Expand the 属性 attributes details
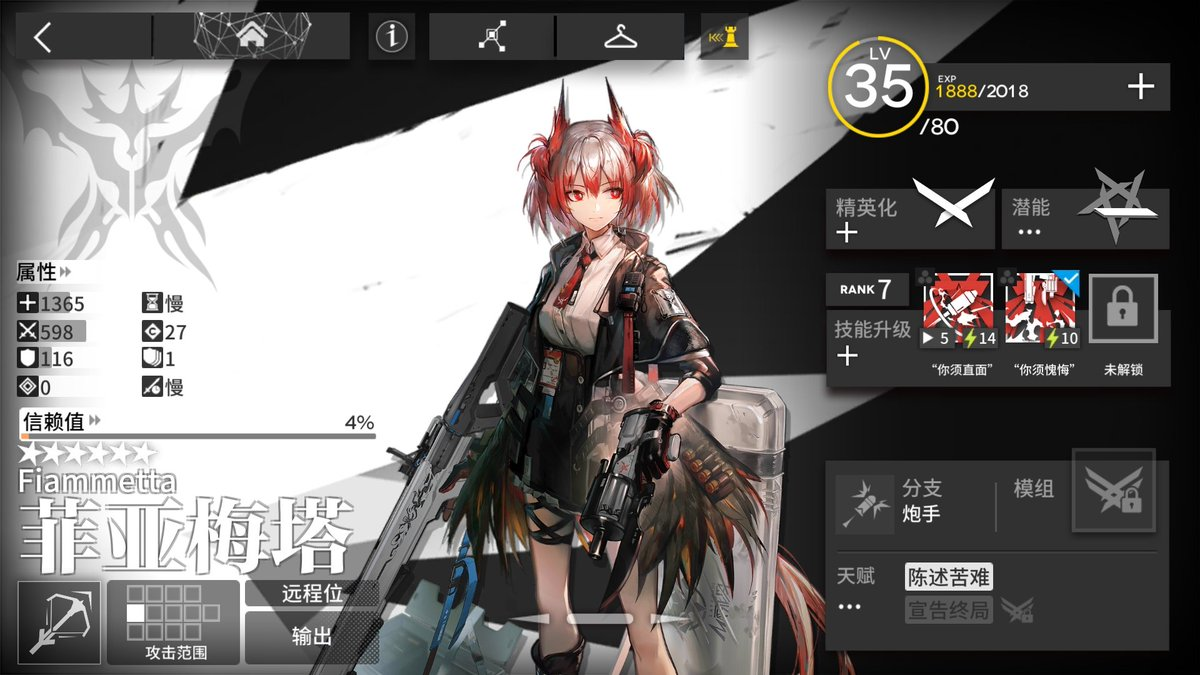The height and width of the screenshot is (675, 1200). coord(45,272)
